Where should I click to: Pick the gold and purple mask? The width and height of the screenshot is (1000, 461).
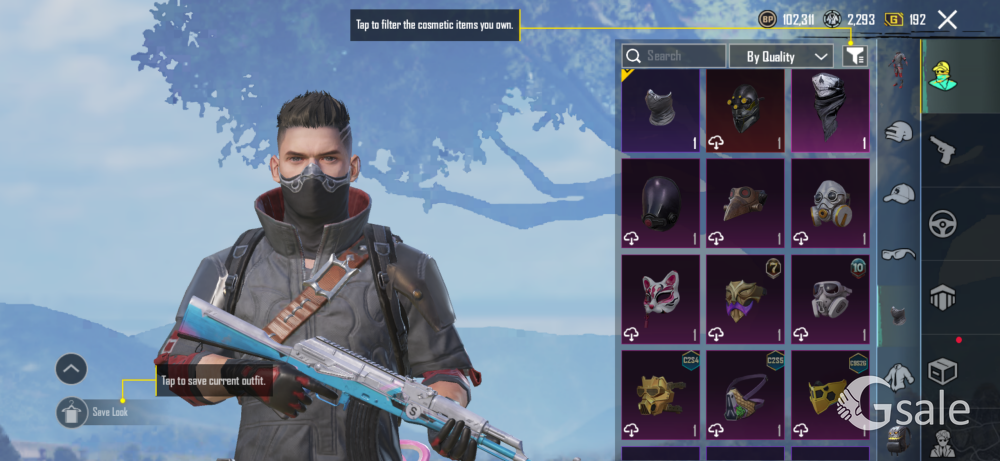[x=746, y=297]
